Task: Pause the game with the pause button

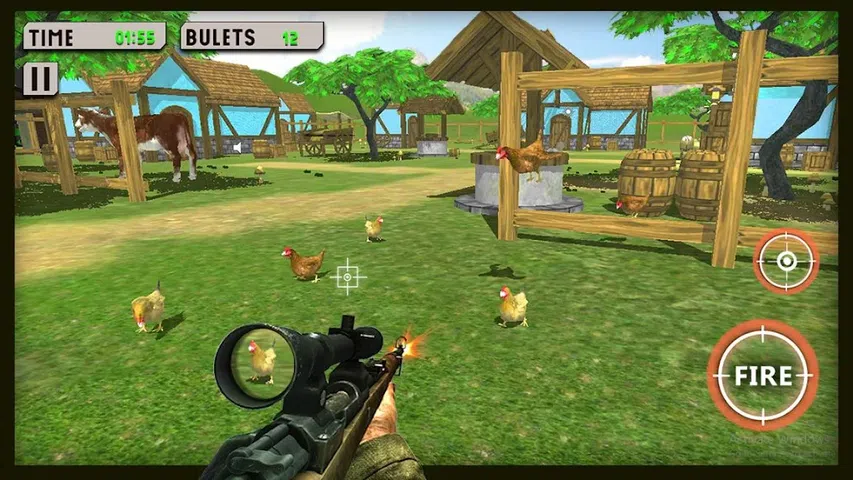Action: (40, 78)
